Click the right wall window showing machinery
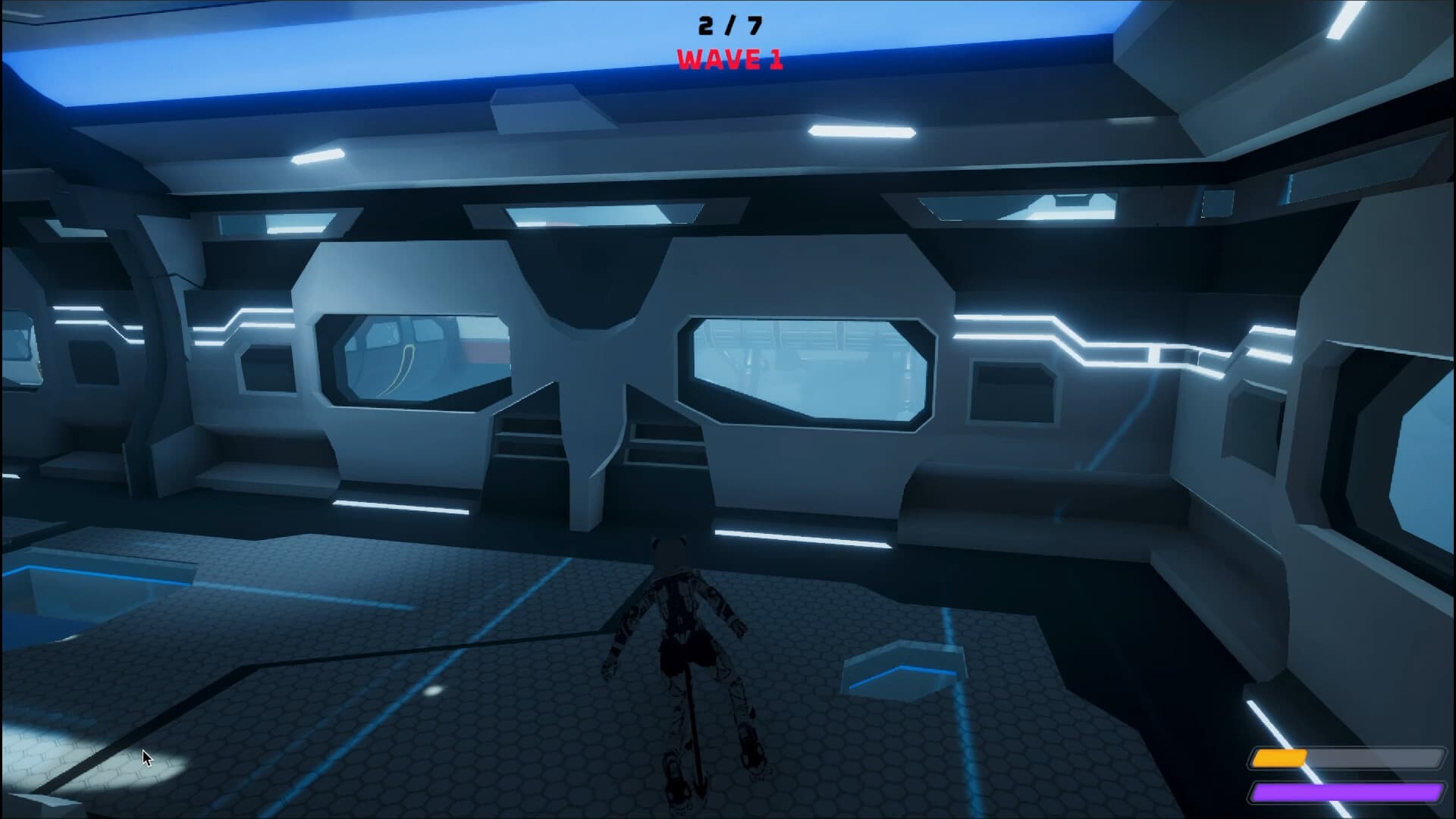Screen dimensions: 1456x819 click(808, 372)
